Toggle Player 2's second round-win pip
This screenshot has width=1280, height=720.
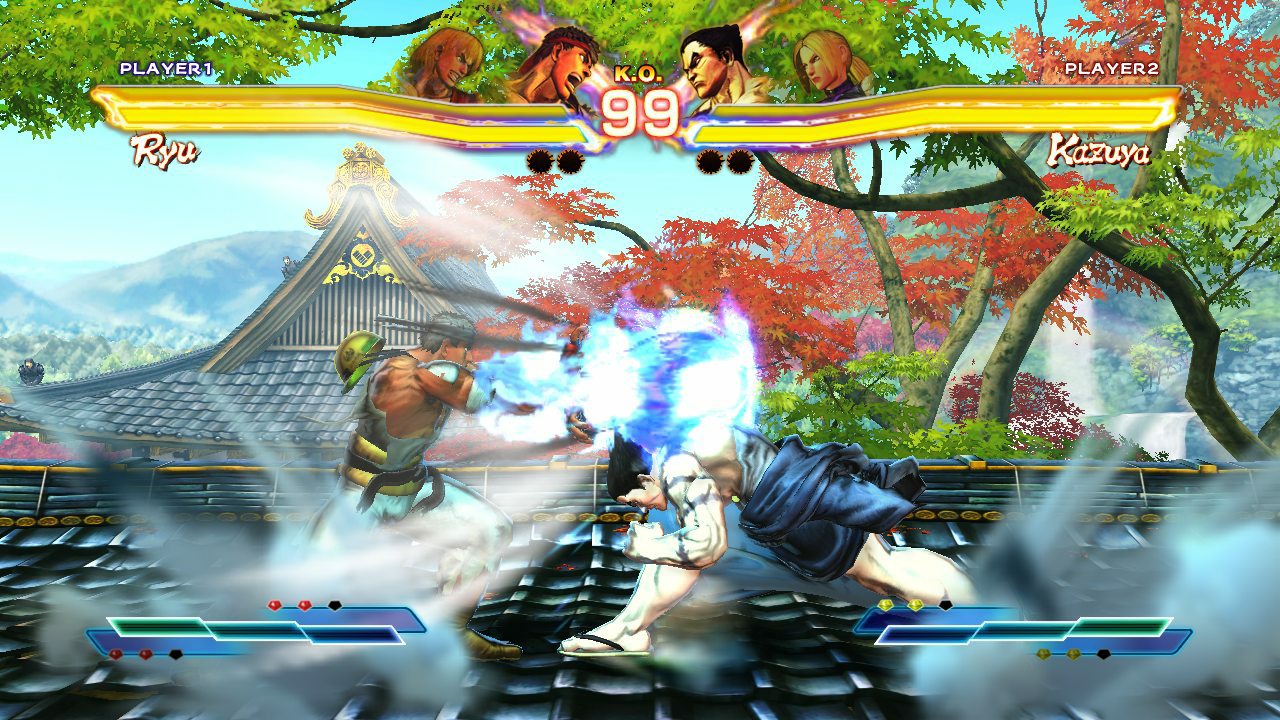[x=742, y=160]
